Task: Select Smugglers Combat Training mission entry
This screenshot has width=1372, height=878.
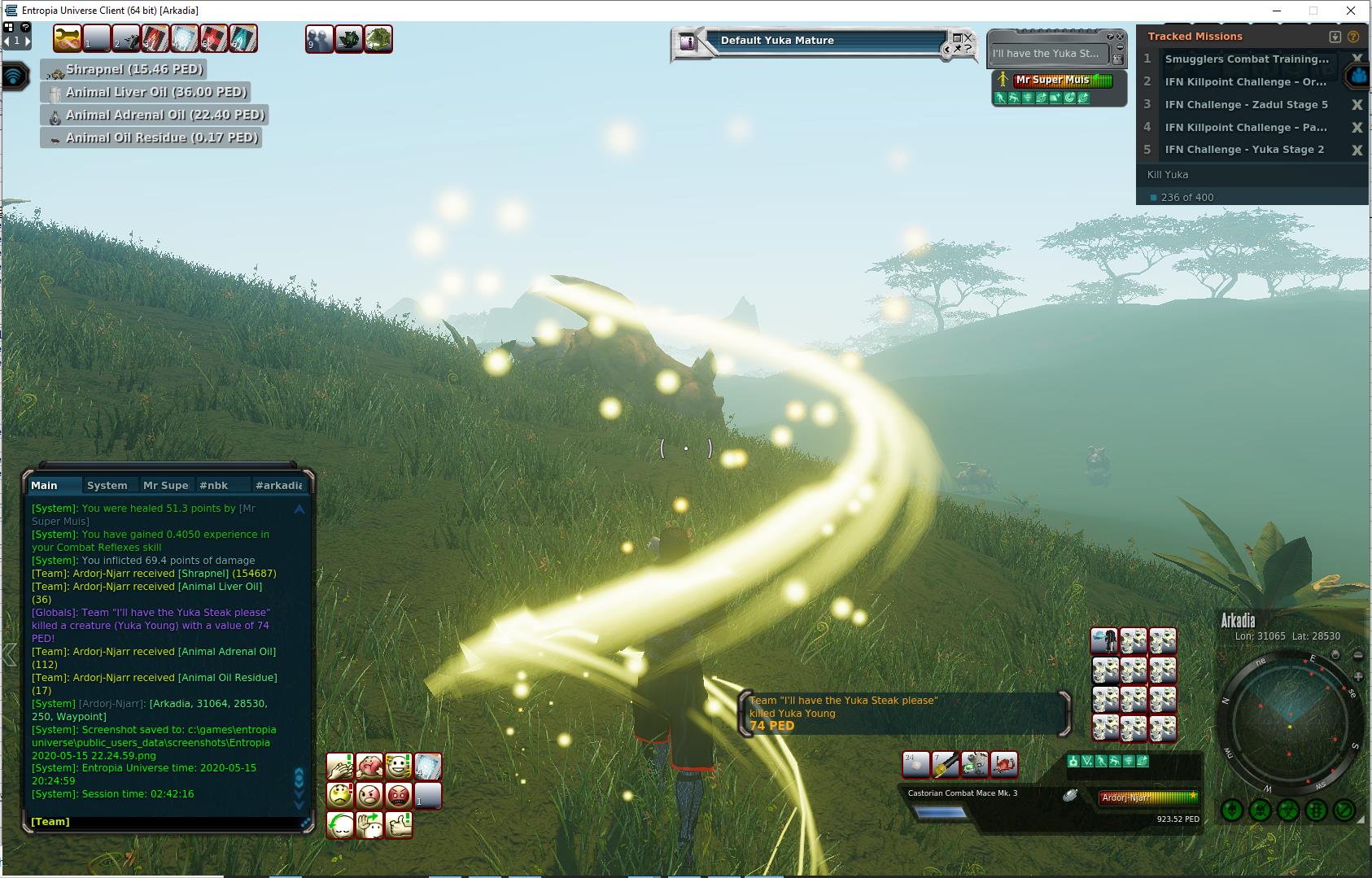Action: pos(1246,59)
